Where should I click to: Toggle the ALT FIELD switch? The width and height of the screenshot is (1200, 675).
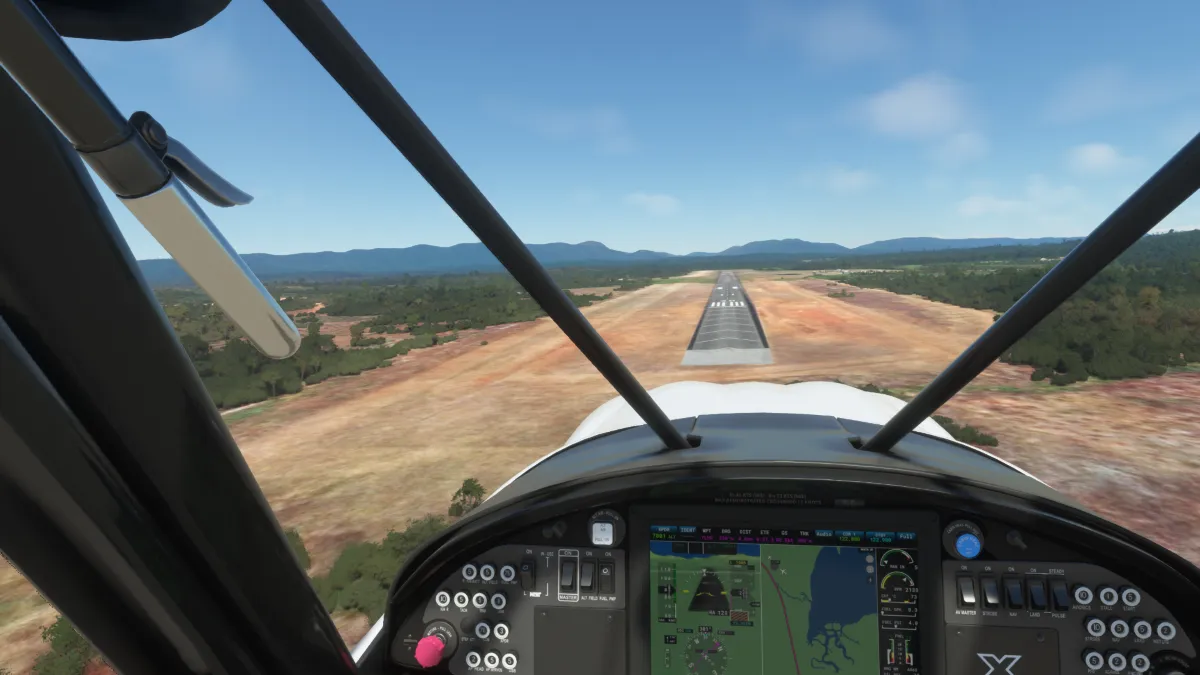(x=587, y=576)
